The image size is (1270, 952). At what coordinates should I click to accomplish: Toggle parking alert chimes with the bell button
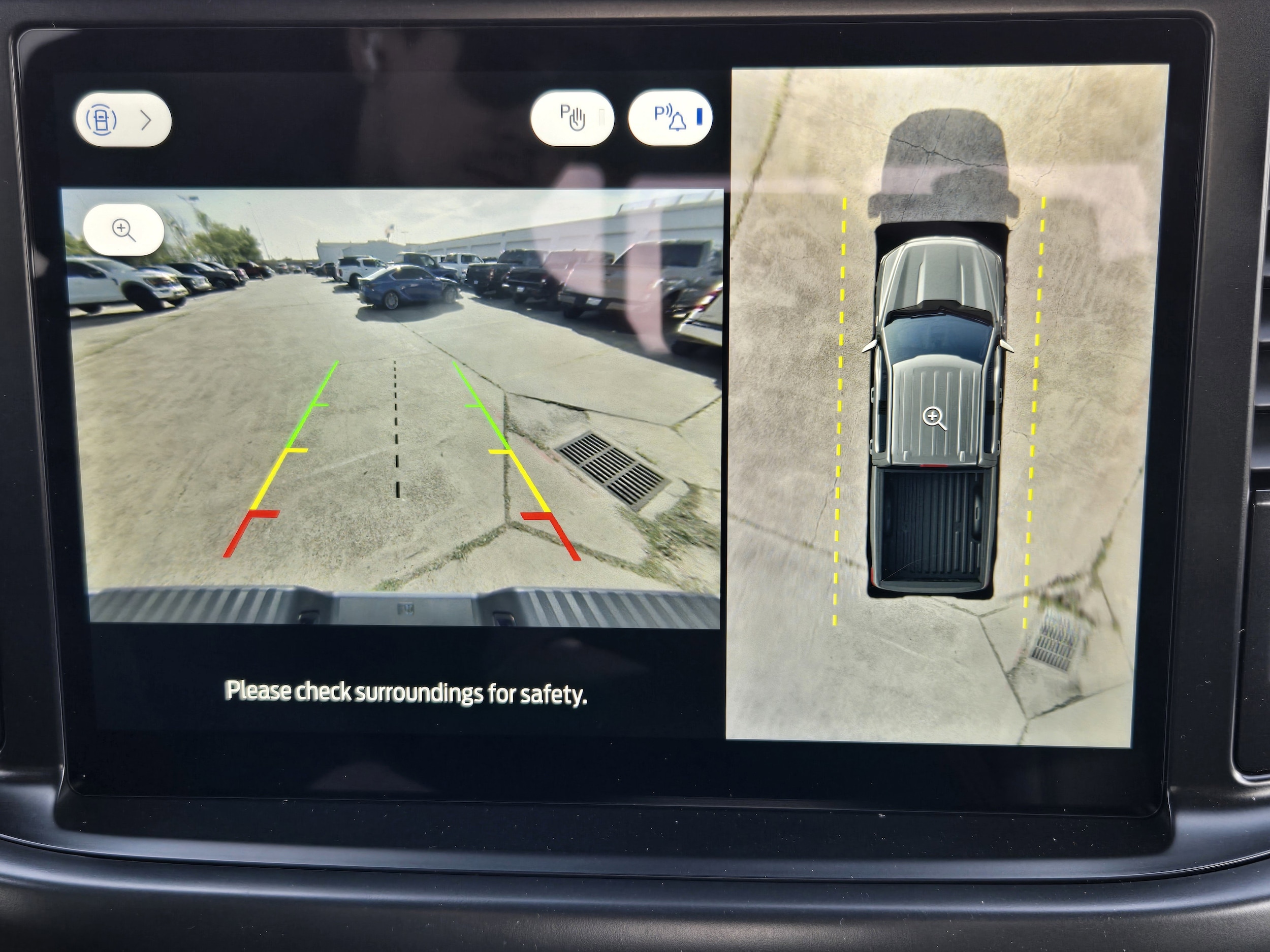pos(672,118)
